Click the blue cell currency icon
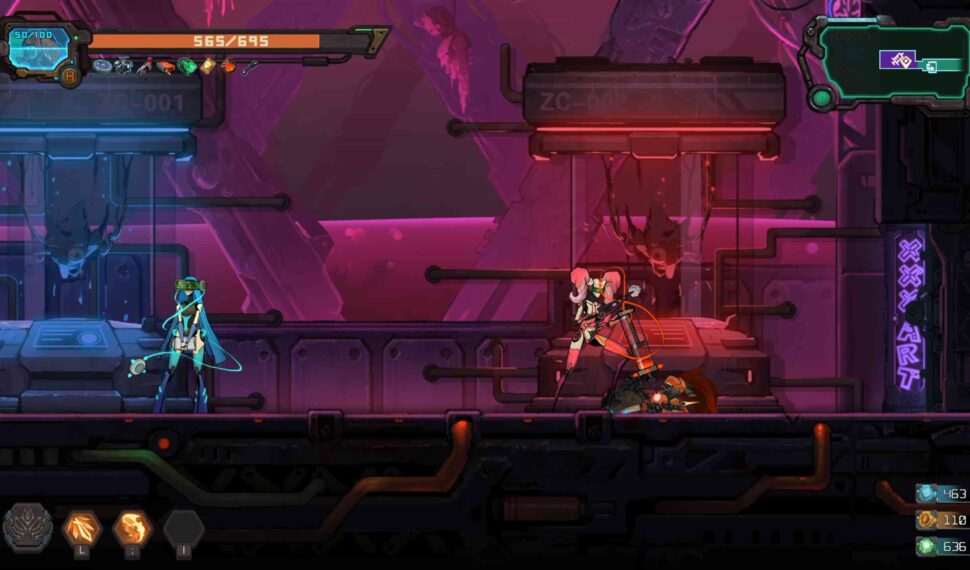The image size is (970, 570). tap(926, 494)
